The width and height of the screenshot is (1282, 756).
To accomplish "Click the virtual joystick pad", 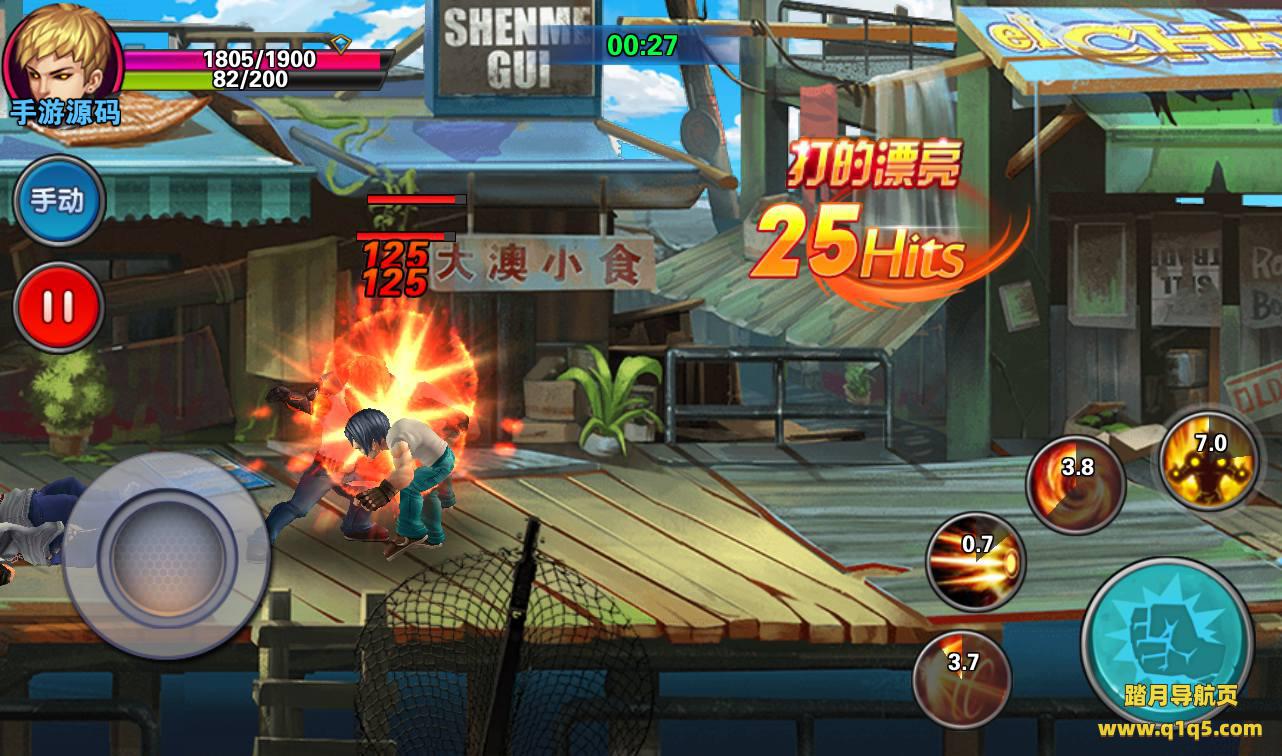I will coord(167,552).
